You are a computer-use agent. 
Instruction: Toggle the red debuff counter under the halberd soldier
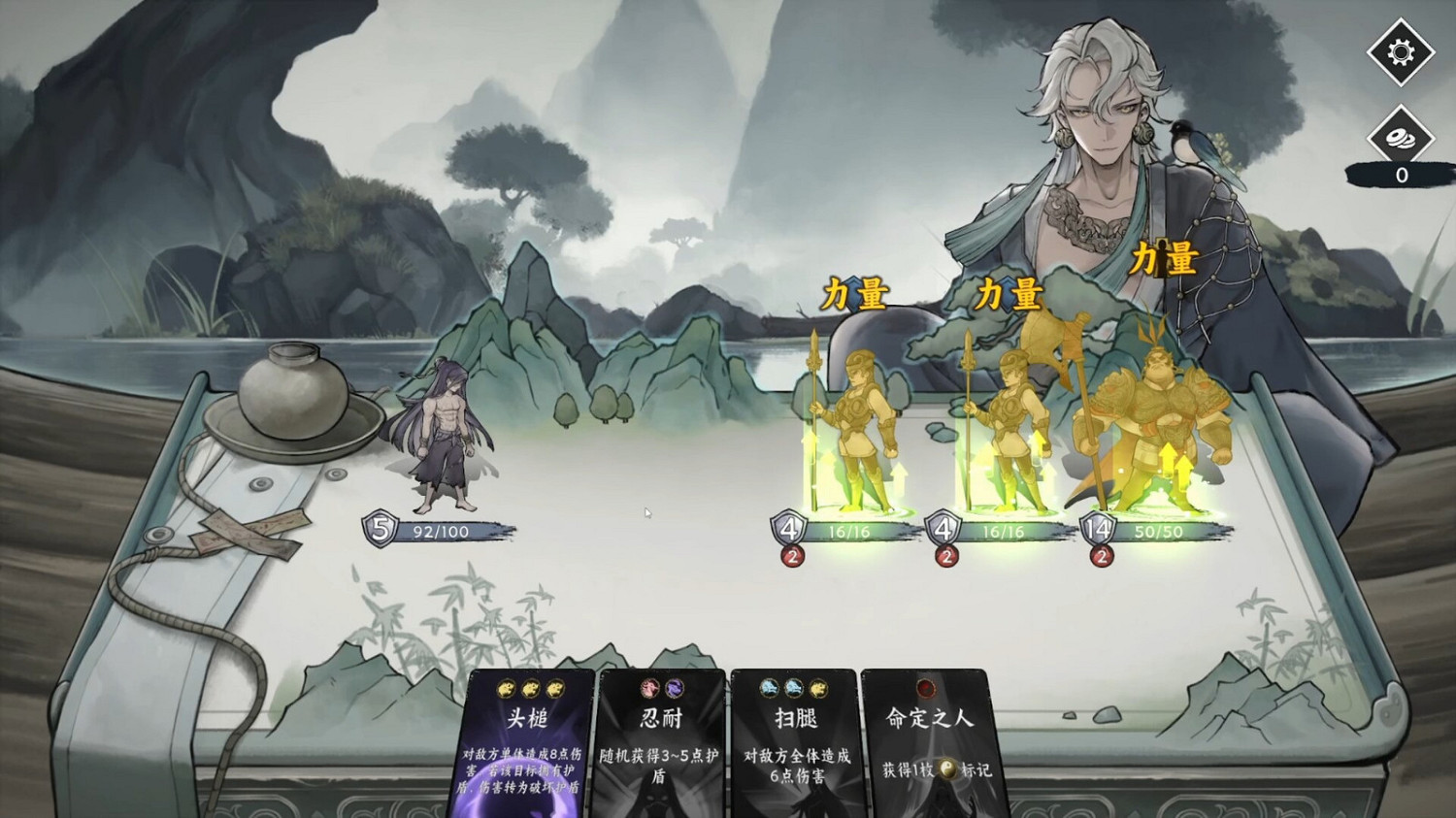click(x=1101, y=555)
